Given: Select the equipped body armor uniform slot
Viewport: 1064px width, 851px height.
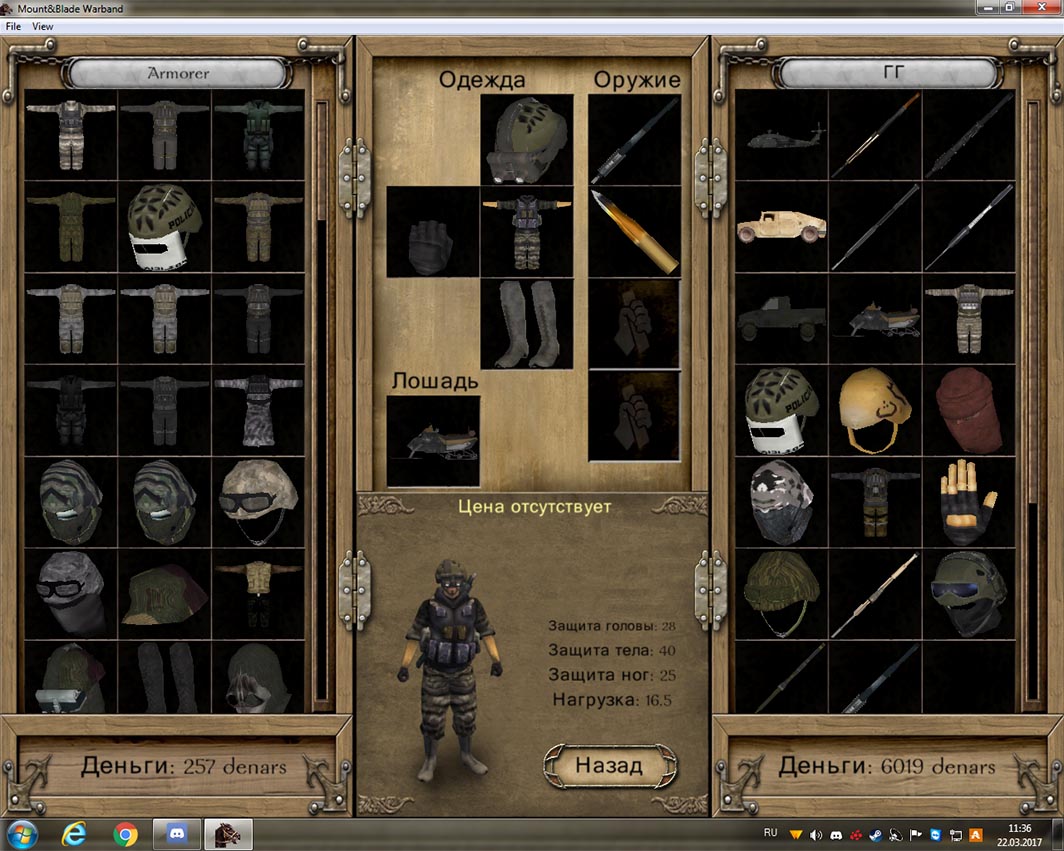Looking at the screenshot, I should (x=527, y=232).
